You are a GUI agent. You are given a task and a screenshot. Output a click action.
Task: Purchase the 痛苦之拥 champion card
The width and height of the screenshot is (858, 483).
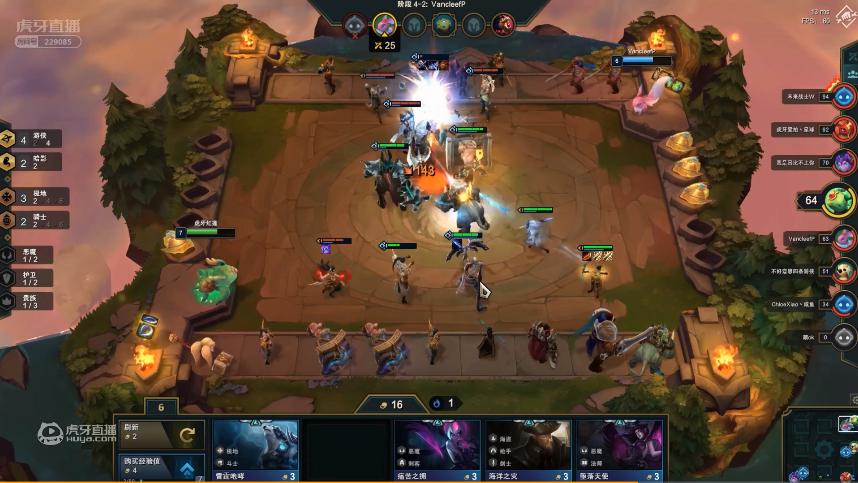[x=437, y=450]
